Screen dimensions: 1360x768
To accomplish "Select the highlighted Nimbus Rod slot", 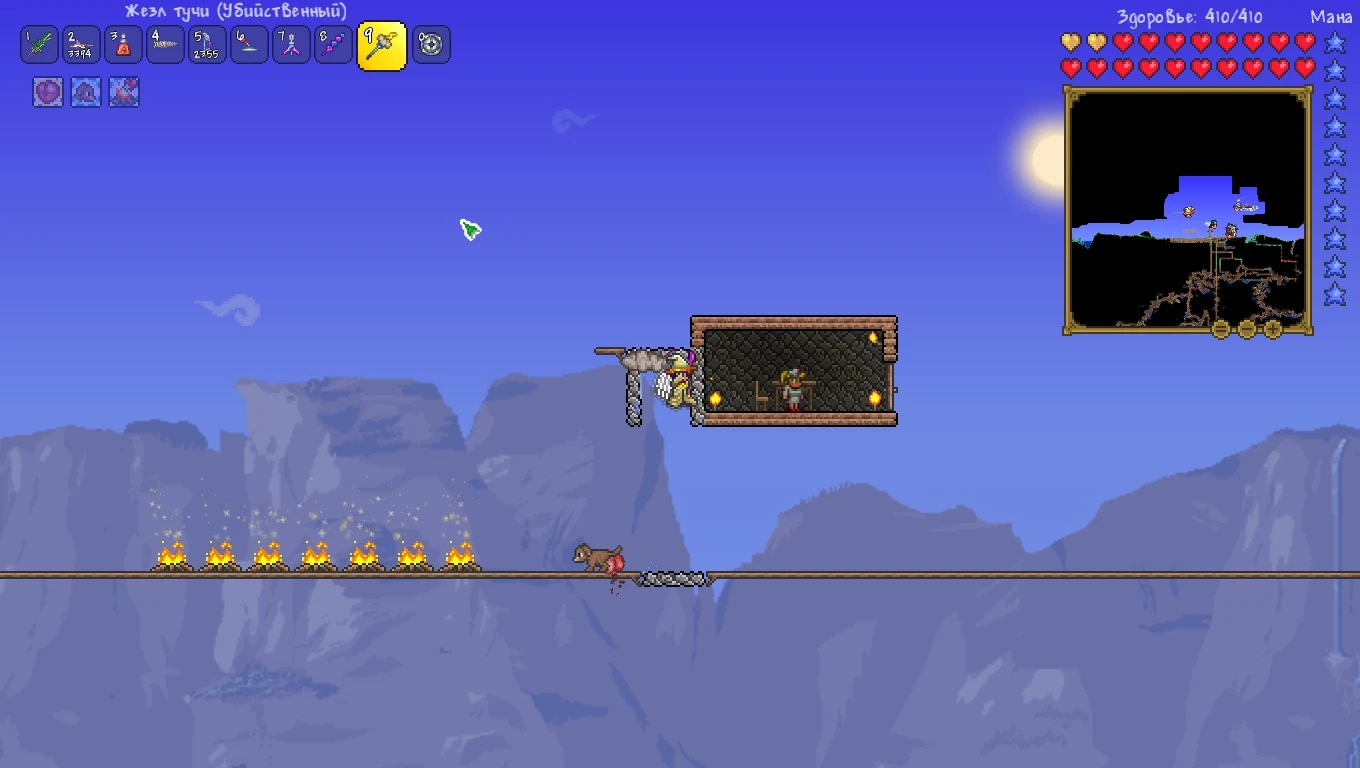I will pos(382,46).
